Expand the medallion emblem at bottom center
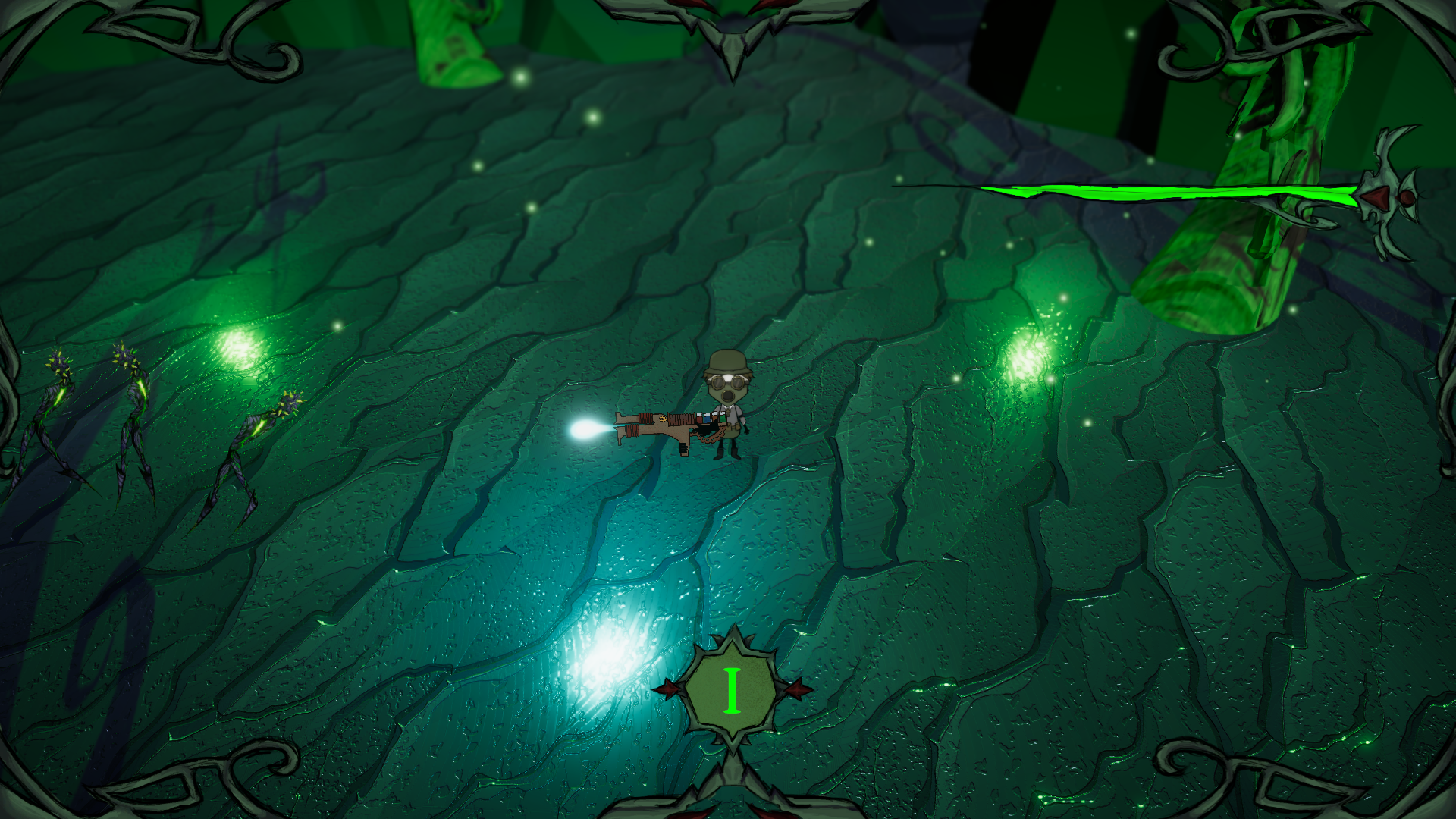 (732, 686)
